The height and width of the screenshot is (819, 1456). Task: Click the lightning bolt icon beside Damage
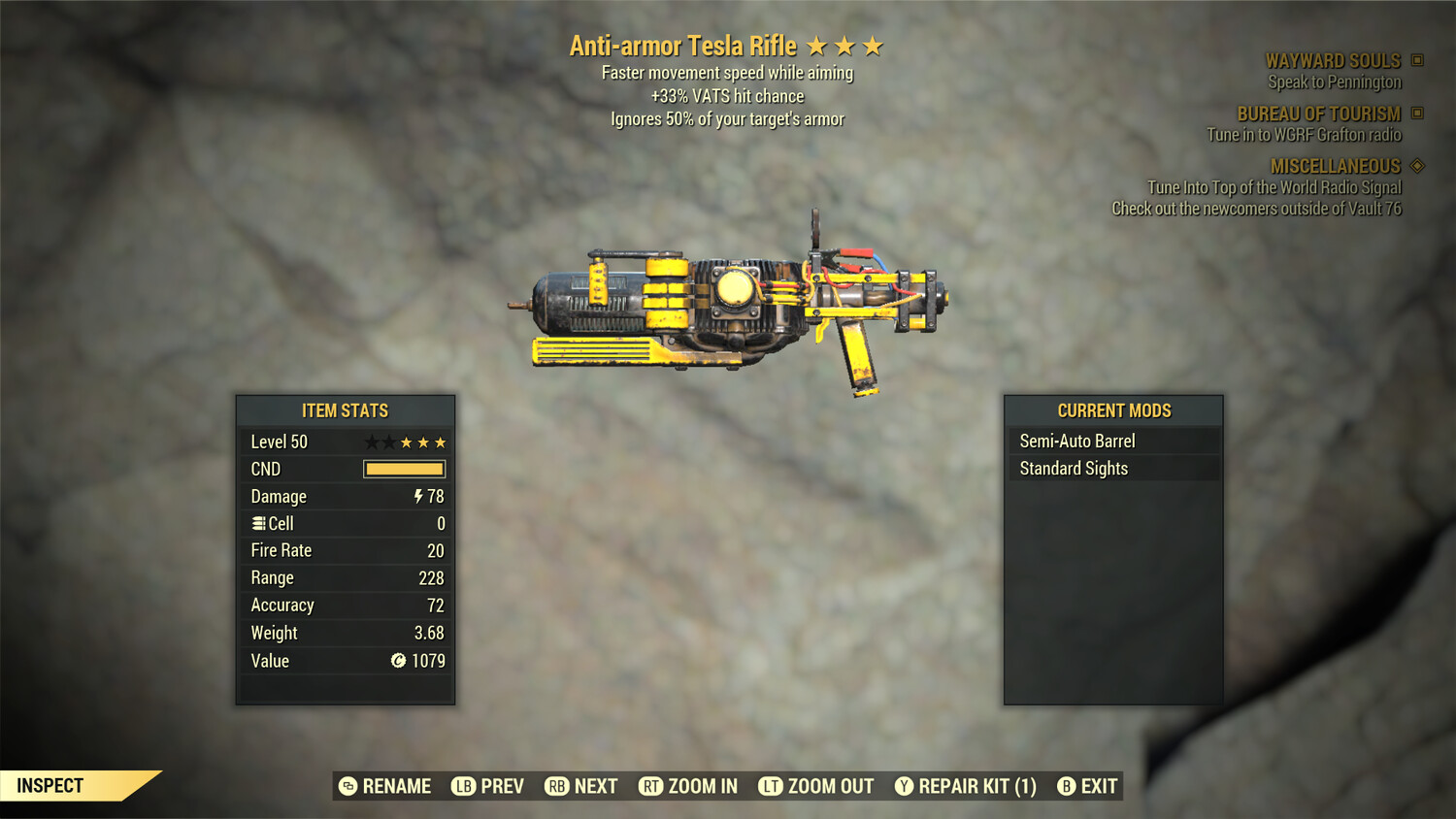click(416, 496)
